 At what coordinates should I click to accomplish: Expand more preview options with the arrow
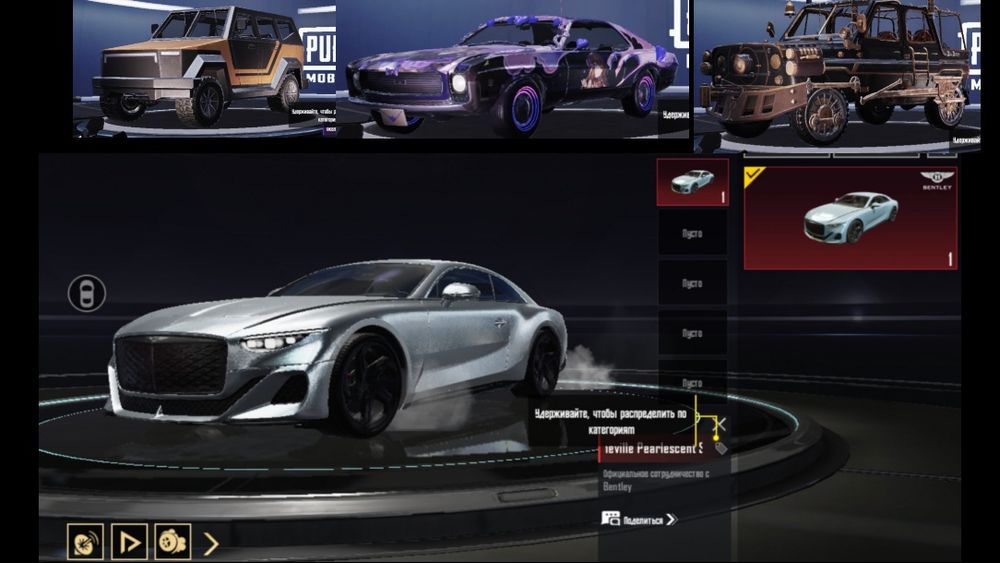click(211, 543)
